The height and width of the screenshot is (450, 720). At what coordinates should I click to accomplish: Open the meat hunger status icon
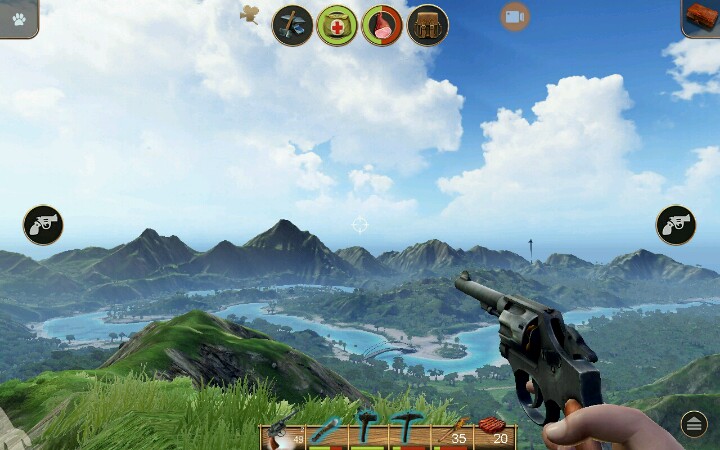pos(382,25)
